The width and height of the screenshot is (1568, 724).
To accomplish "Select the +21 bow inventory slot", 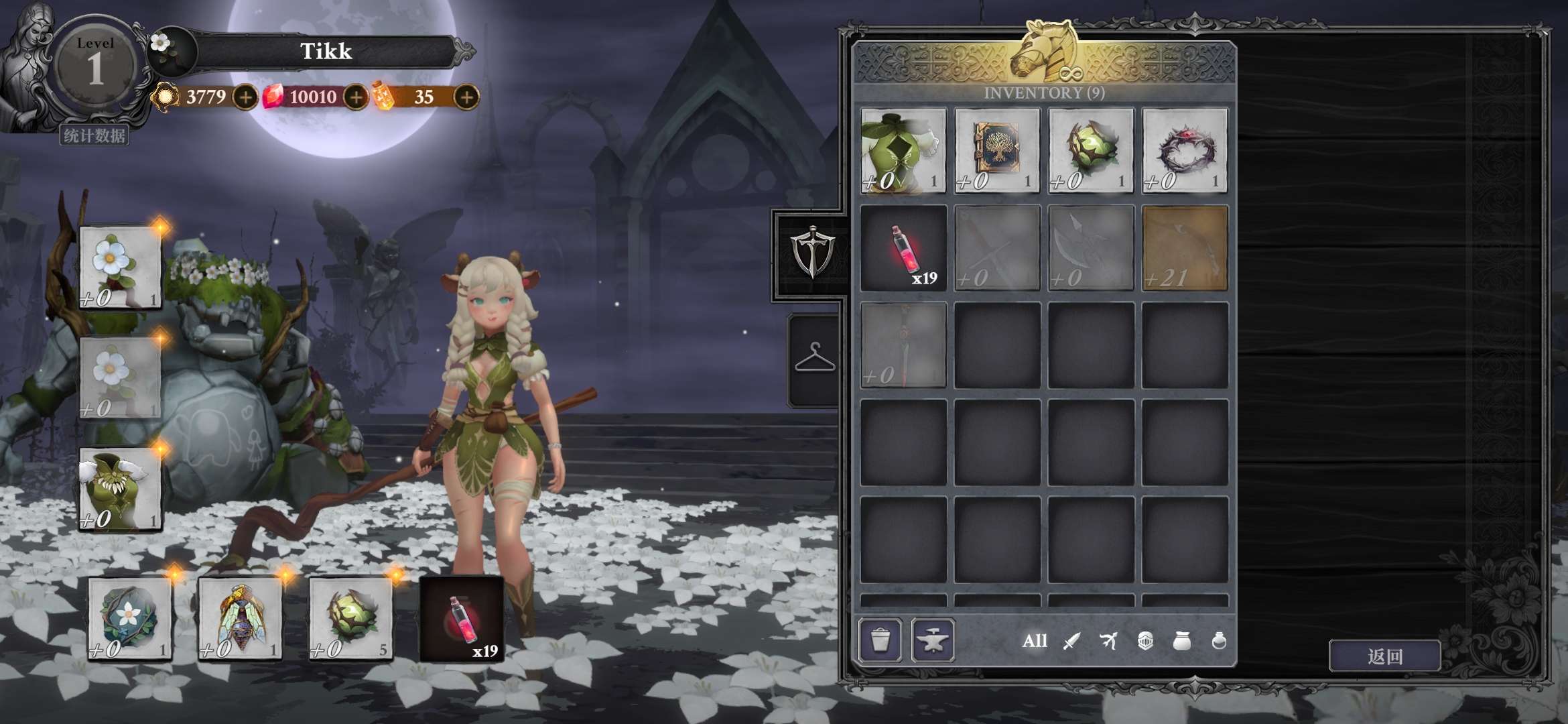I will tap(1185, 248).
